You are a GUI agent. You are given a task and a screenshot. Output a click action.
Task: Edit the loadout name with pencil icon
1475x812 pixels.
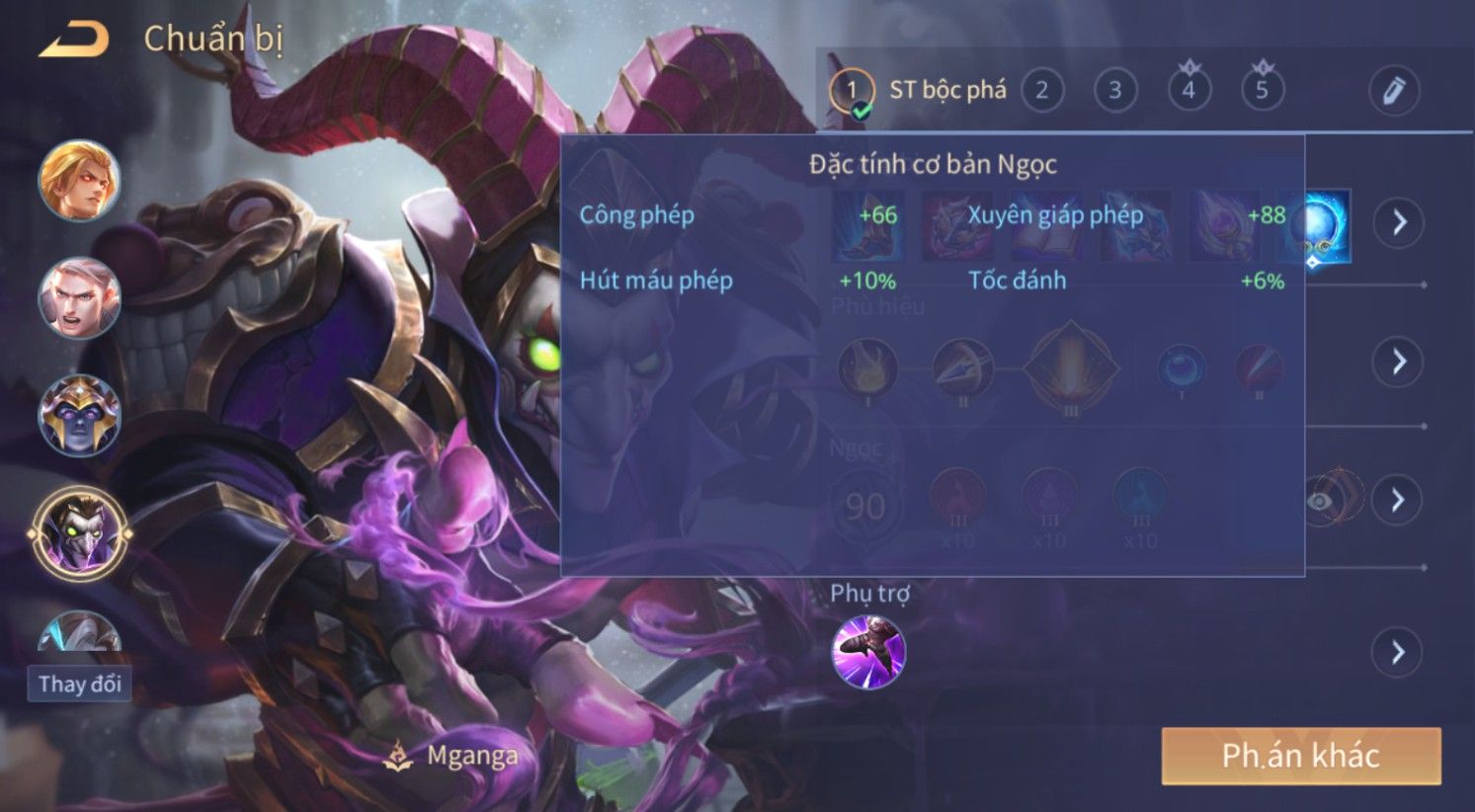pos(1393,92)
